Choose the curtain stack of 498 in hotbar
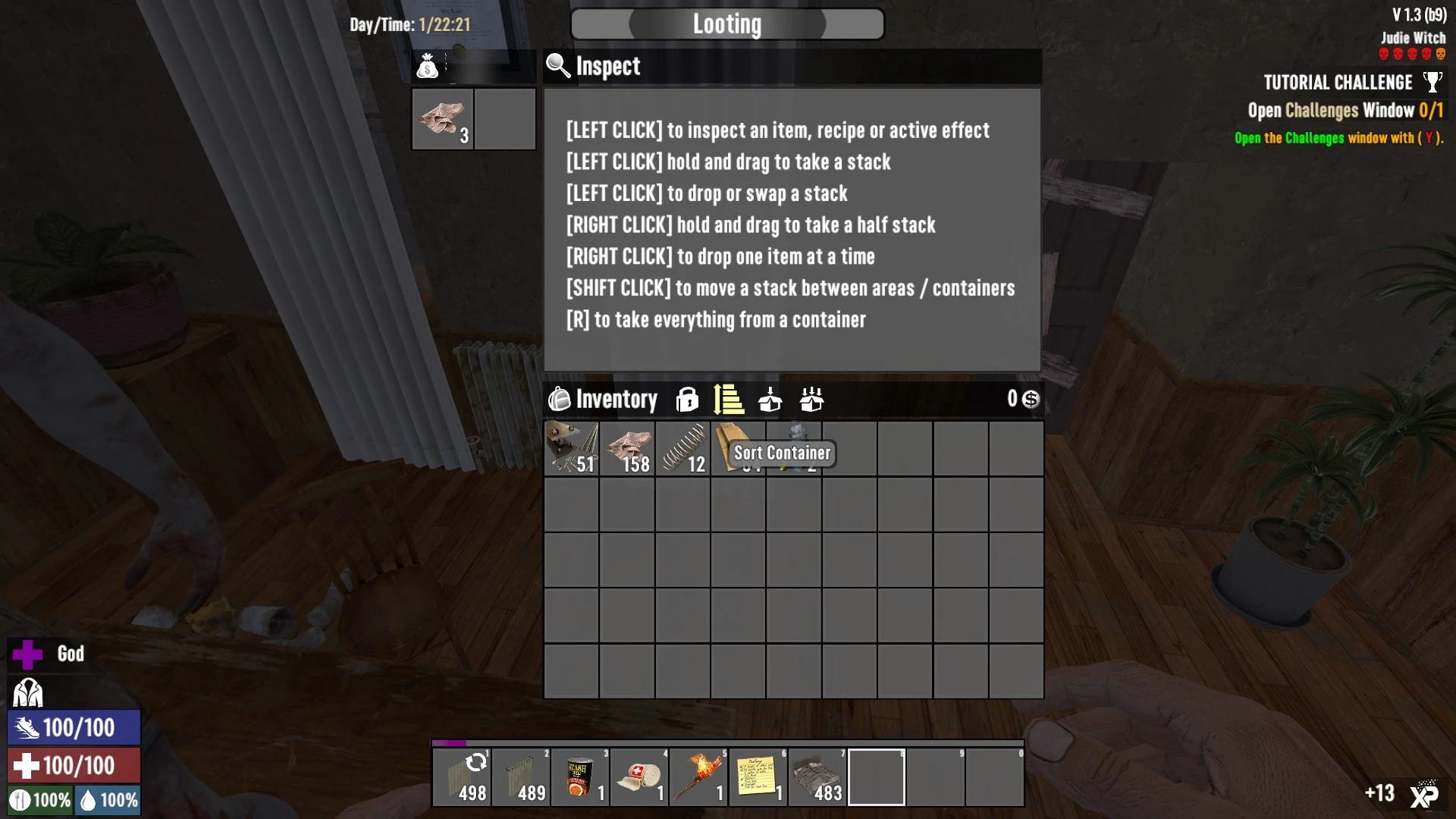 462,777
